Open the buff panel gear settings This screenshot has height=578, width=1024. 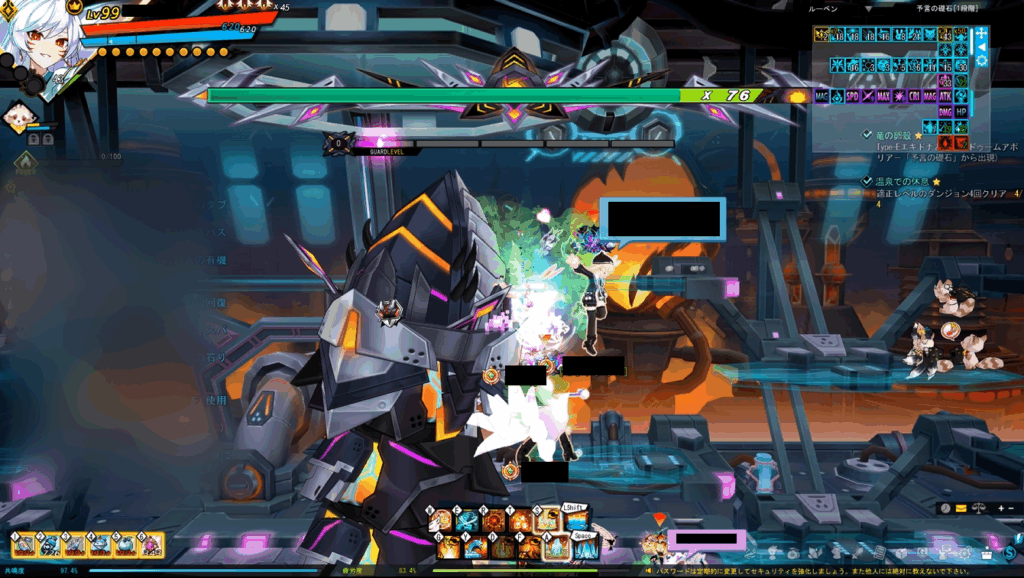[x=981, y=61]
